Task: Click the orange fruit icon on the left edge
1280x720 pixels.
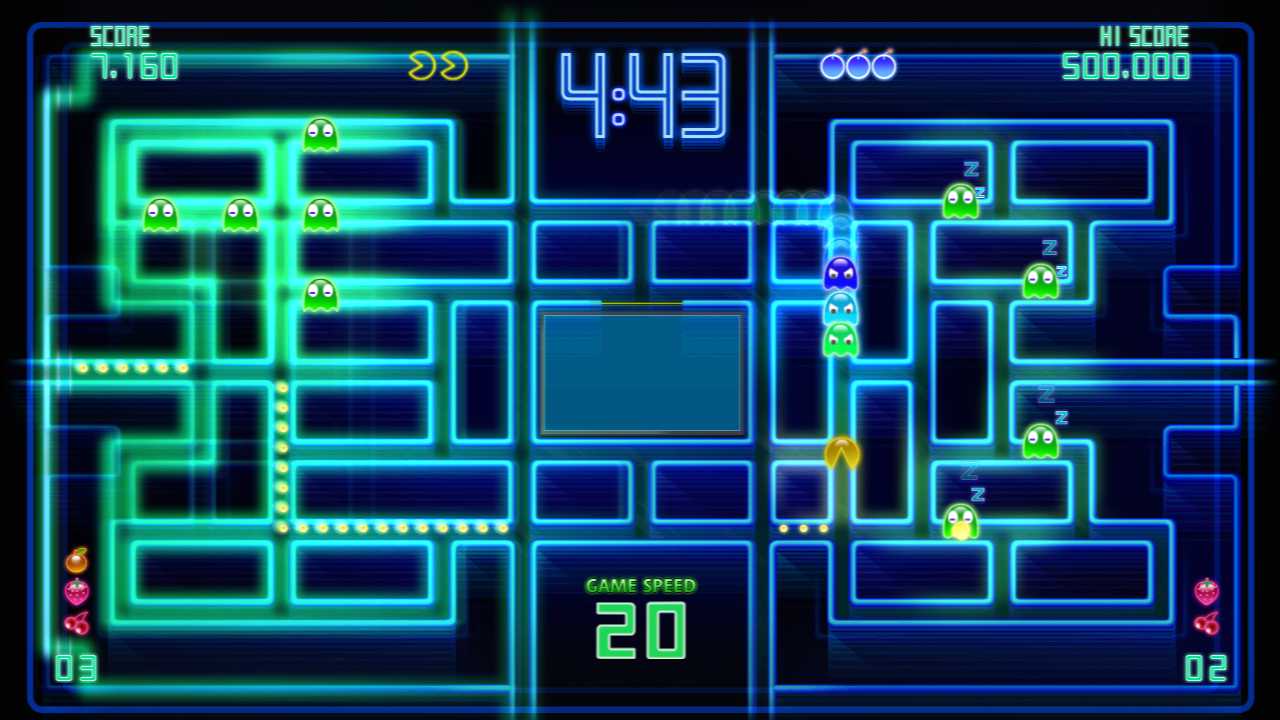Action: (x=75, y=560)
